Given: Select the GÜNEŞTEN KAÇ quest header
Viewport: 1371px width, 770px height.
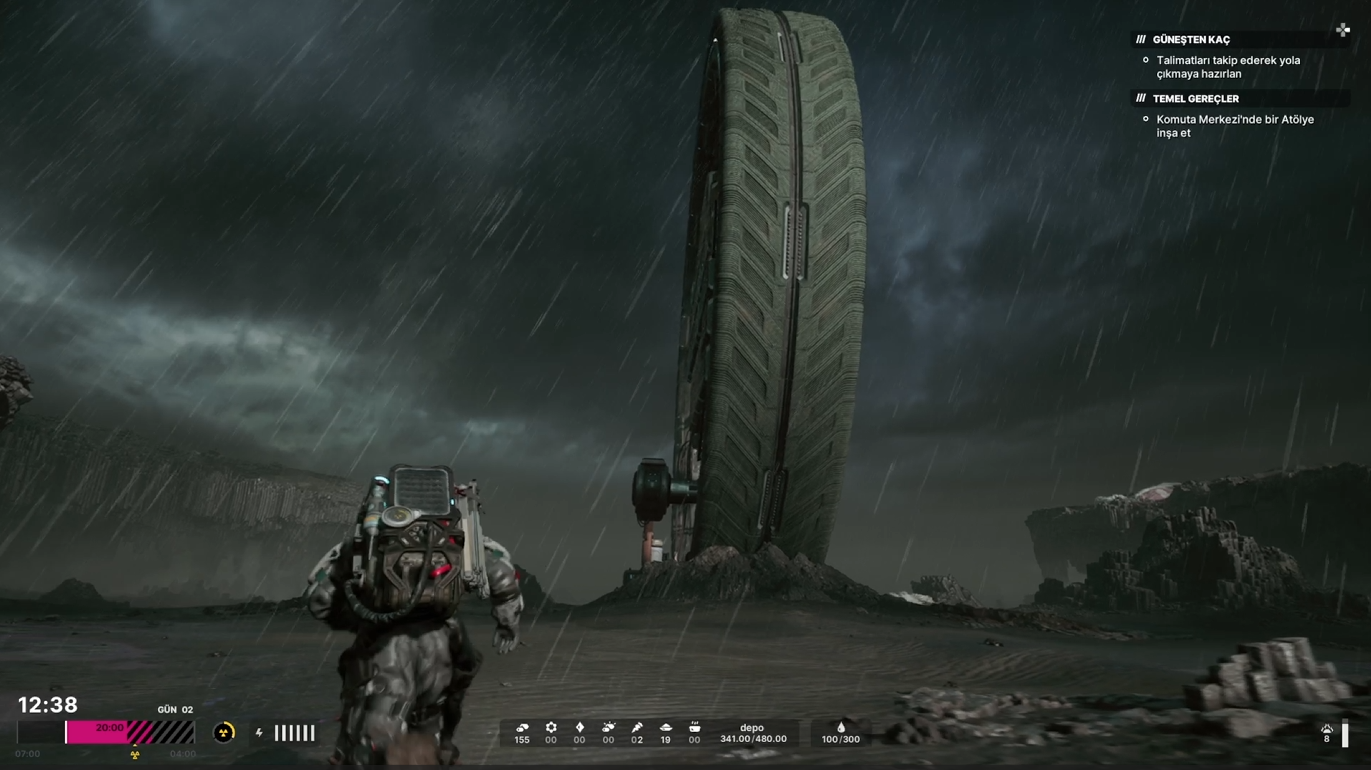Looking at the screenshot, I should pos(1191,40).
